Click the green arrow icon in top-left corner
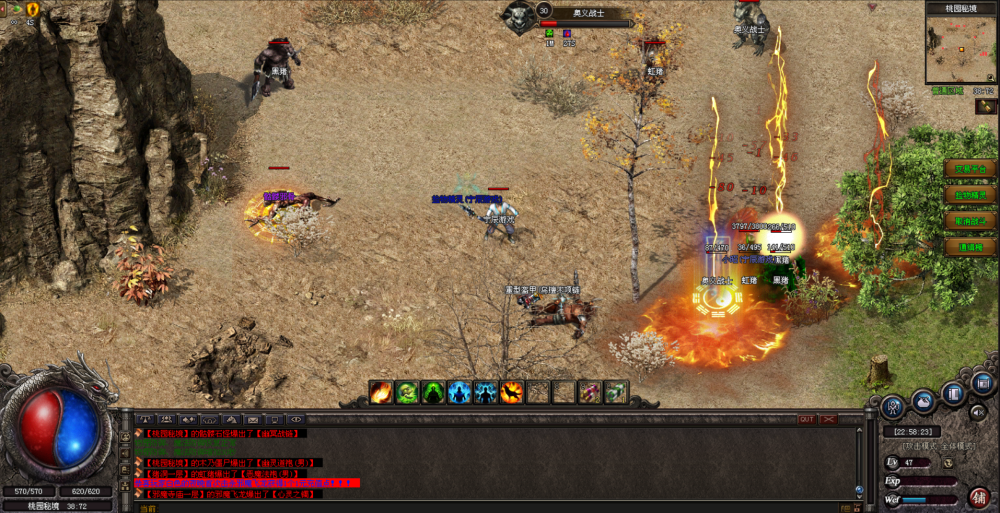 pos(15,9)
